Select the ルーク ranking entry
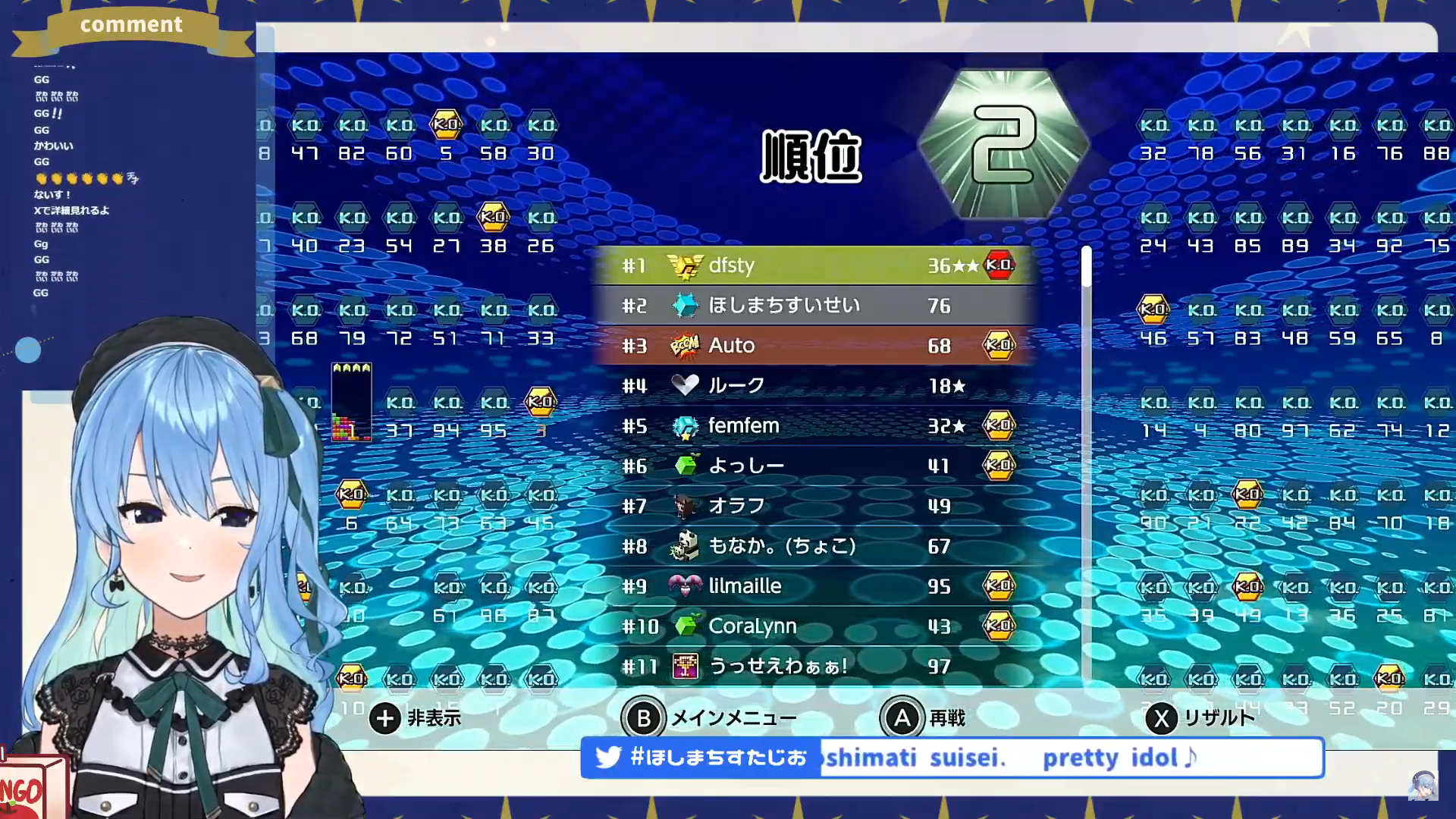 pyautogui.click(x=815, y=386)
